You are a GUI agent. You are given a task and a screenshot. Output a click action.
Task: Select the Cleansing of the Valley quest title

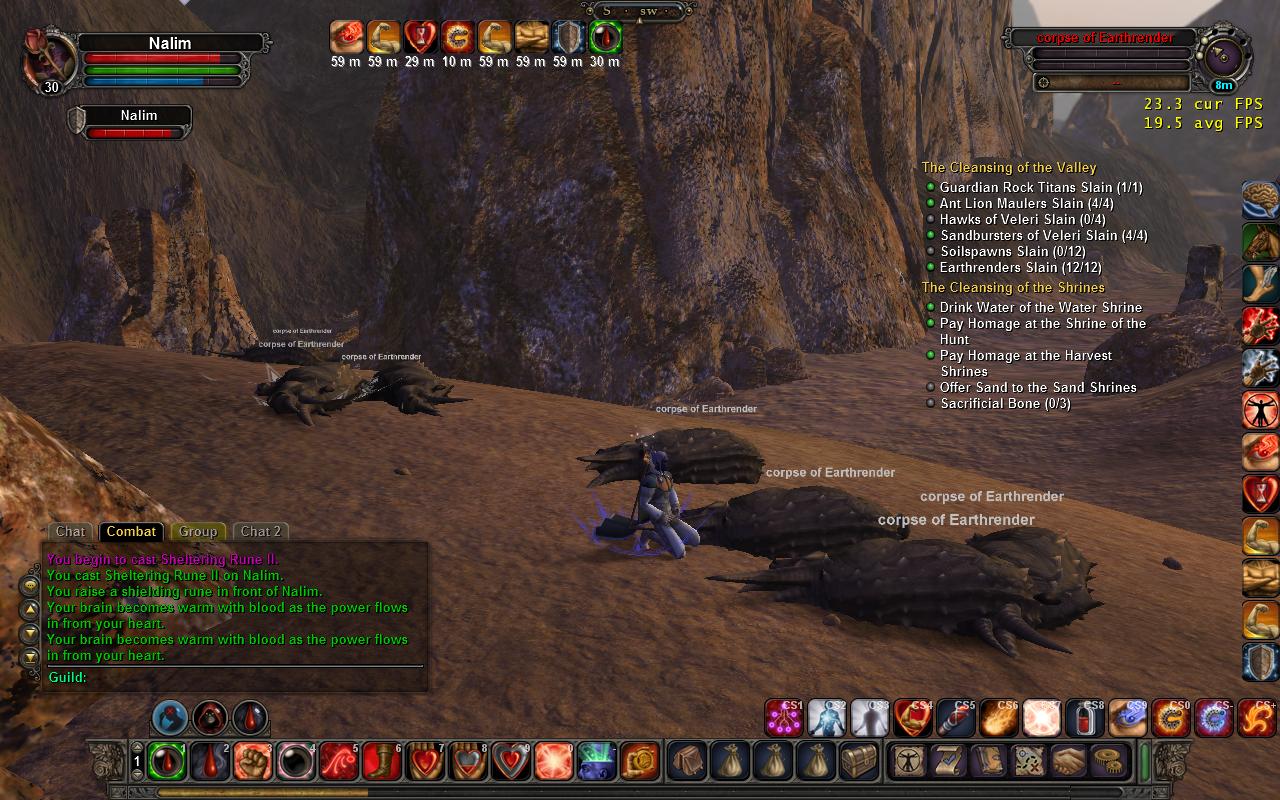tap(1009, 168)
